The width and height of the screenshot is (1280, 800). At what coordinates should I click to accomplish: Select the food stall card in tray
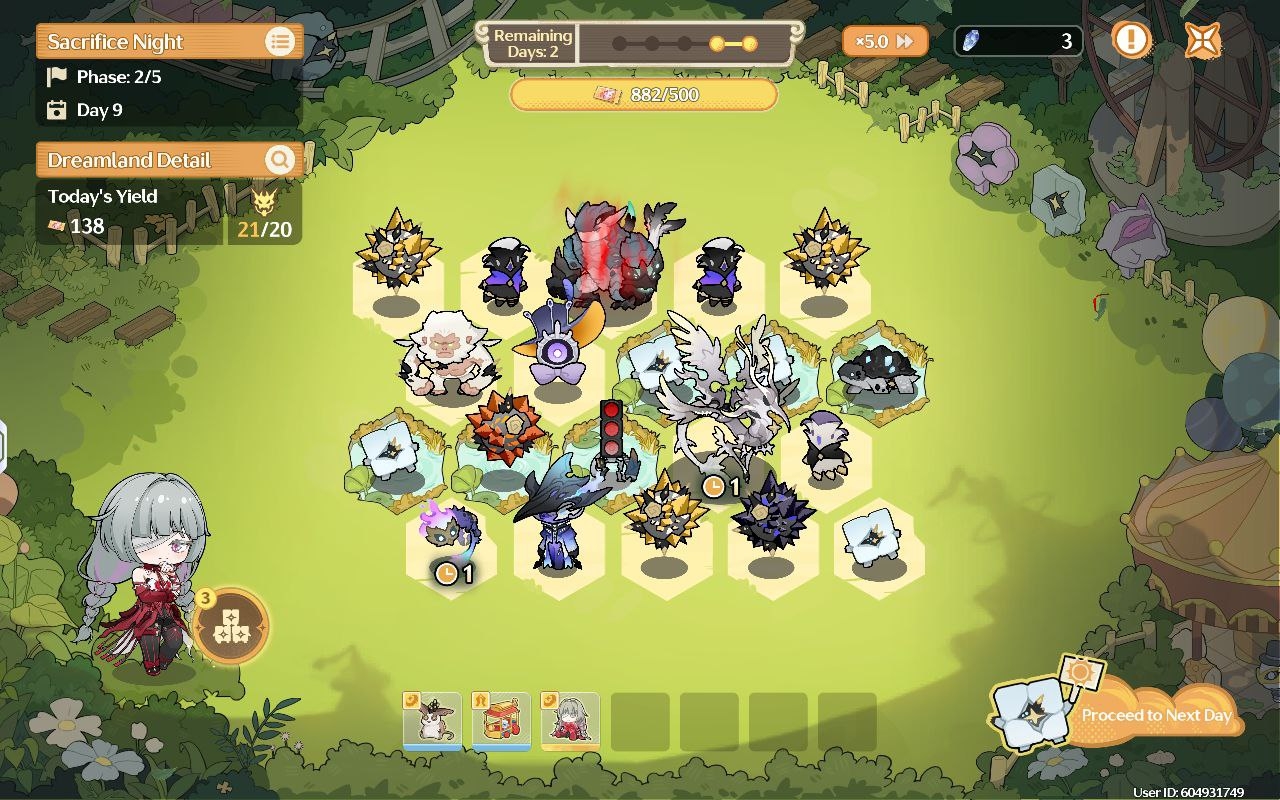click(x=501, y=720)
